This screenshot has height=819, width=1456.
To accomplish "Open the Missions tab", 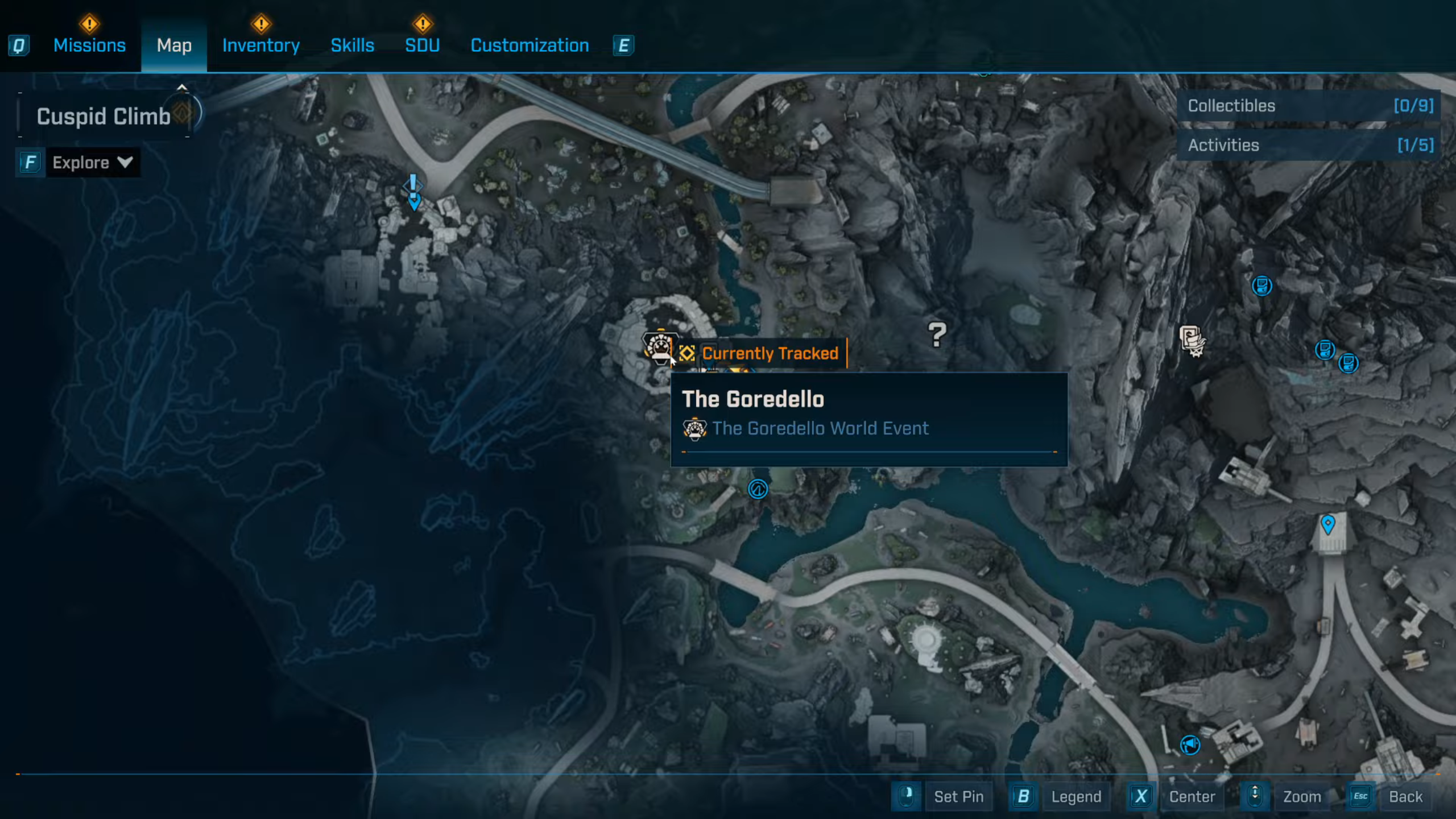I will (89, 45).
